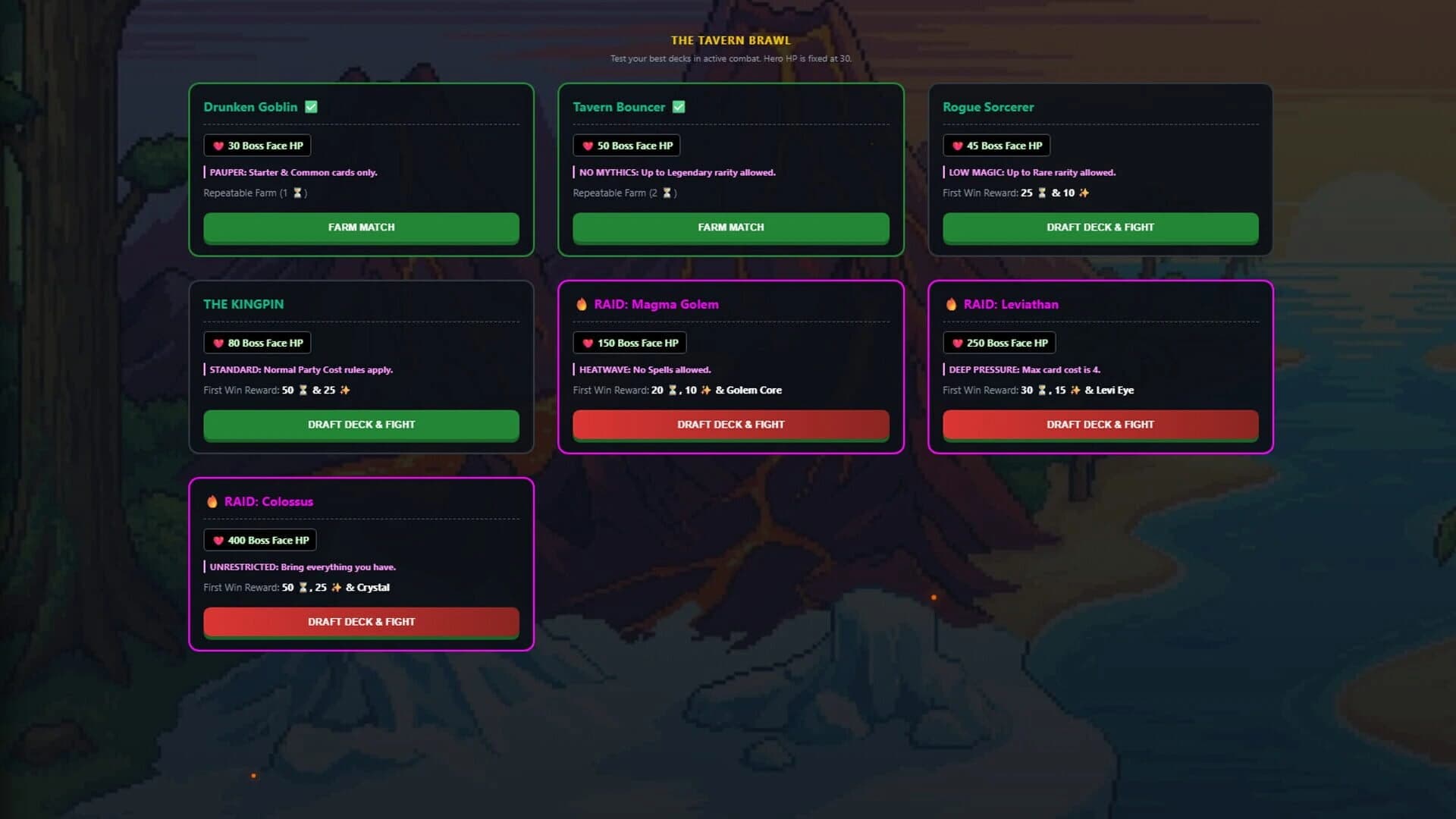This screenshot has height=819, width=1456.
Task: Click the fire icon beside RAID: Magma Golem
Action: click(x=581, y=304)
